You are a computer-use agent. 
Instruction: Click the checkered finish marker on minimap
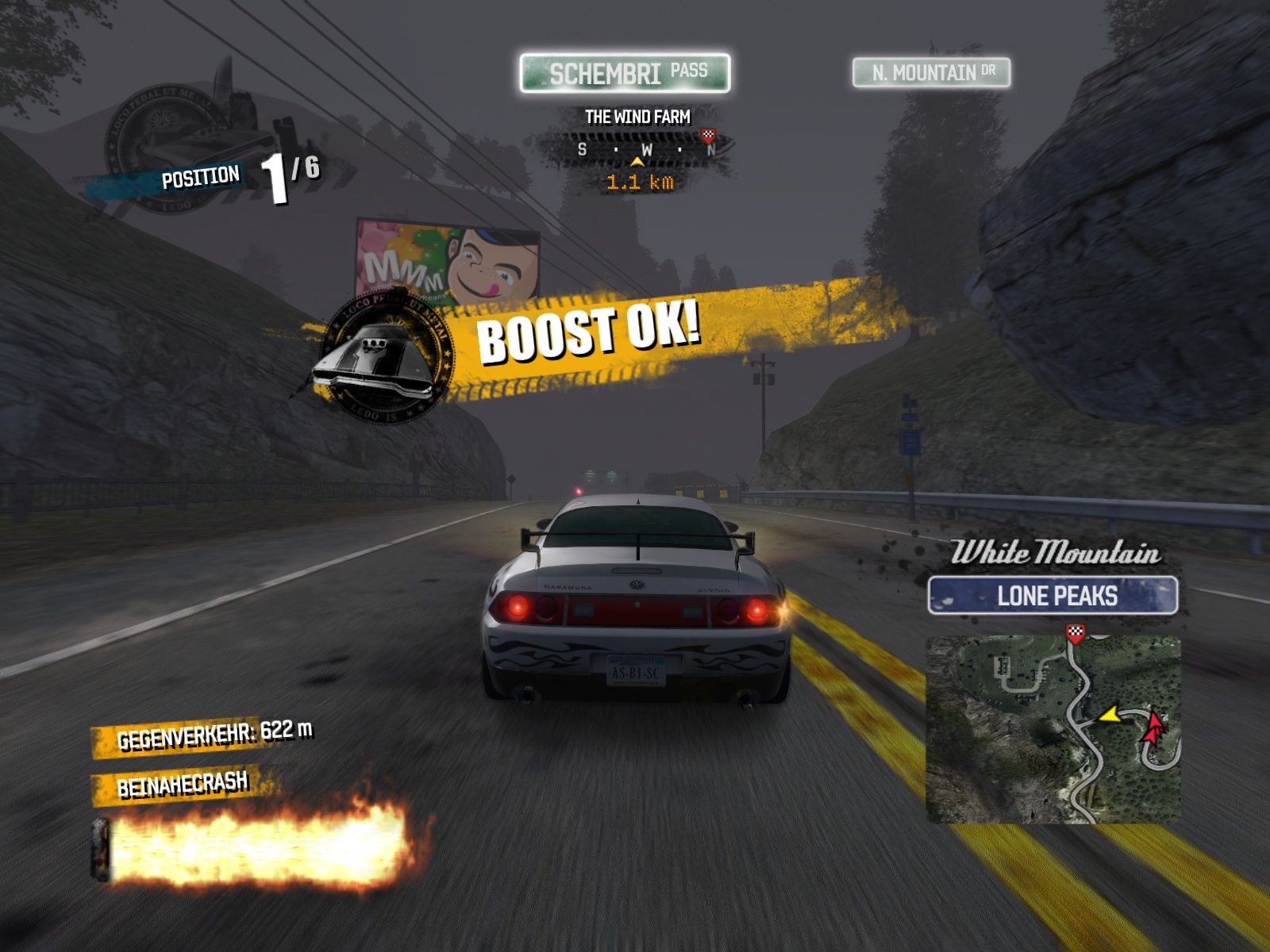pyautogui.click(x=1075, y=631)
